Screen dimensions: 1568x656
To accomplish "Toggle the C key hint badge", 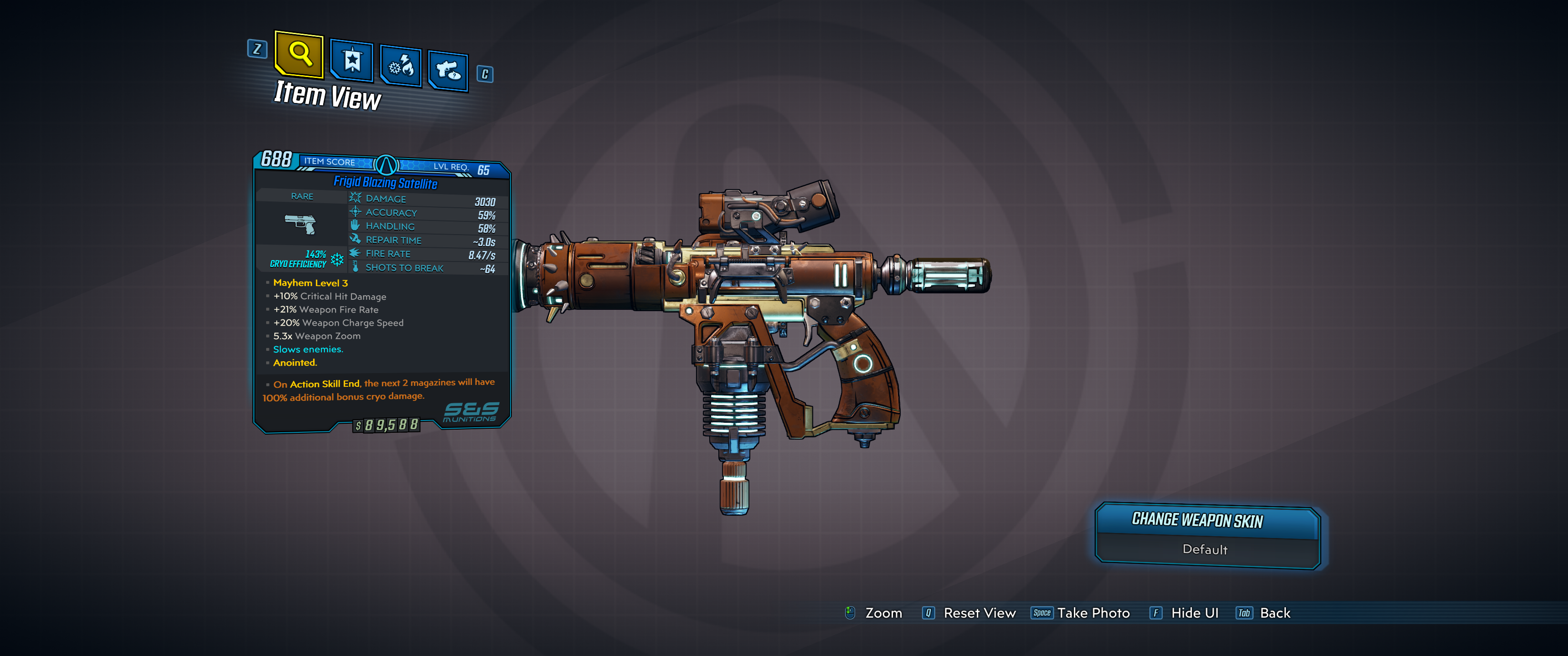I will (484, 74).
